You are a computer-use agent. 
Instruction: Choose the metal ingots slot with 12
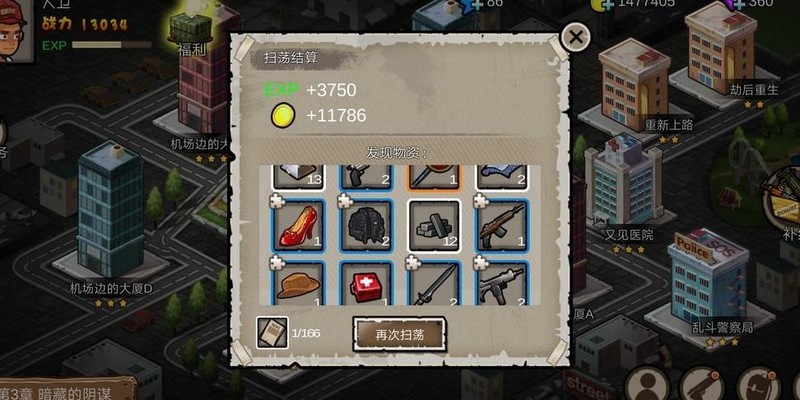(x=434, y=225)
